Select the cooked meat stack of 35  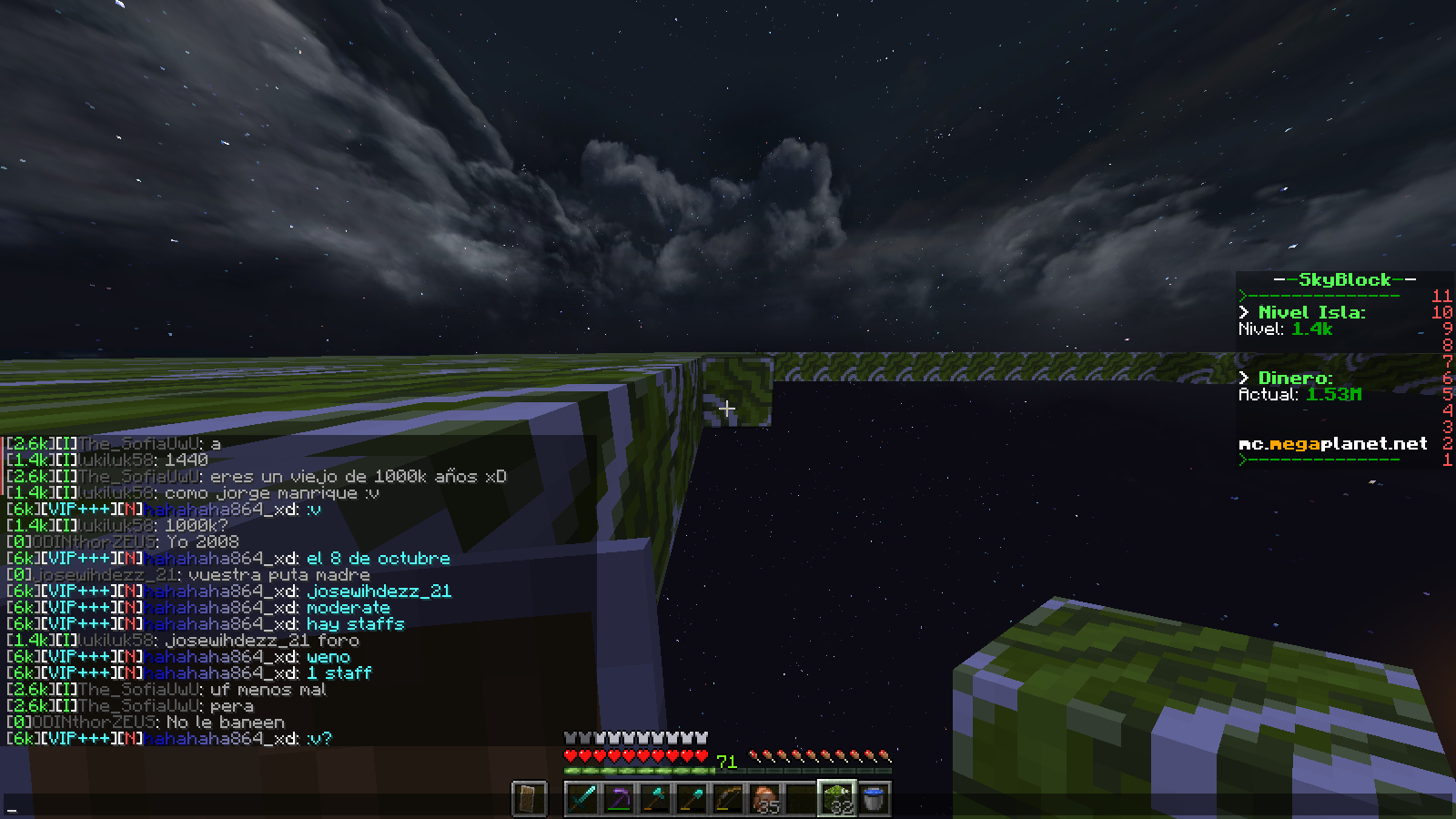[764, 799]
